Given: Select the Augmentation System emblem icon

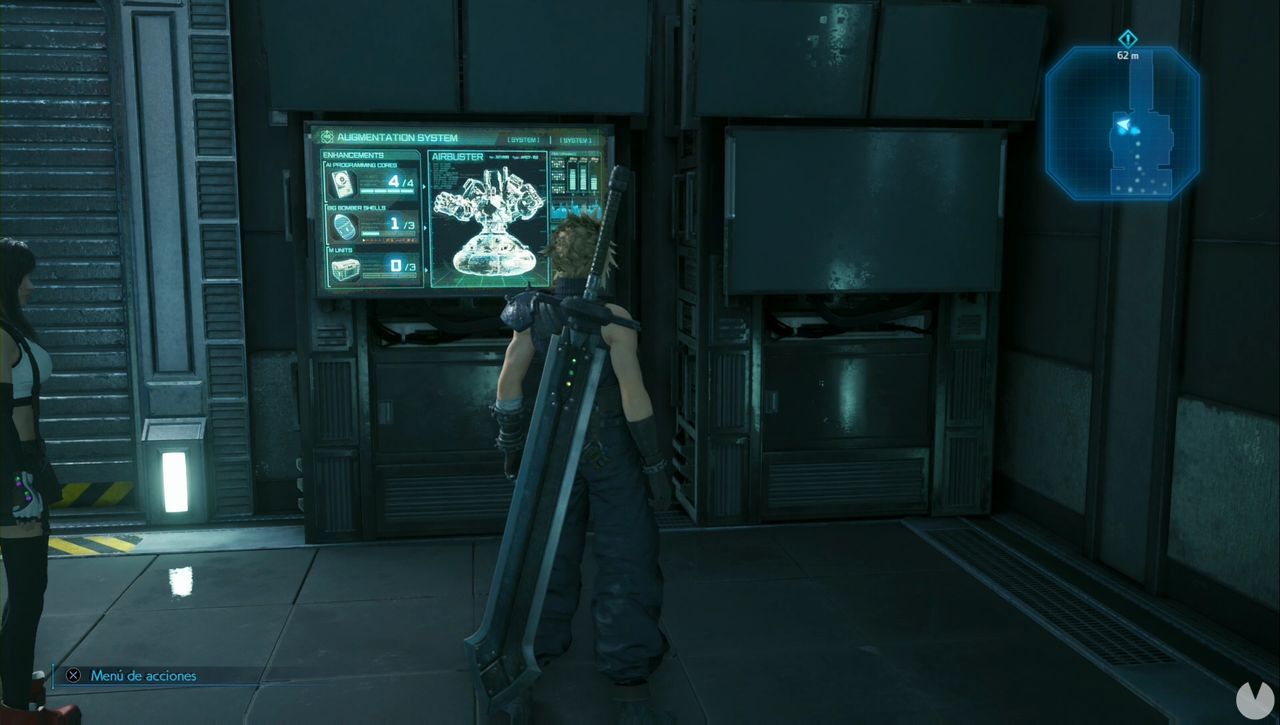Looking at the screenshot, I should pos(326,136).
